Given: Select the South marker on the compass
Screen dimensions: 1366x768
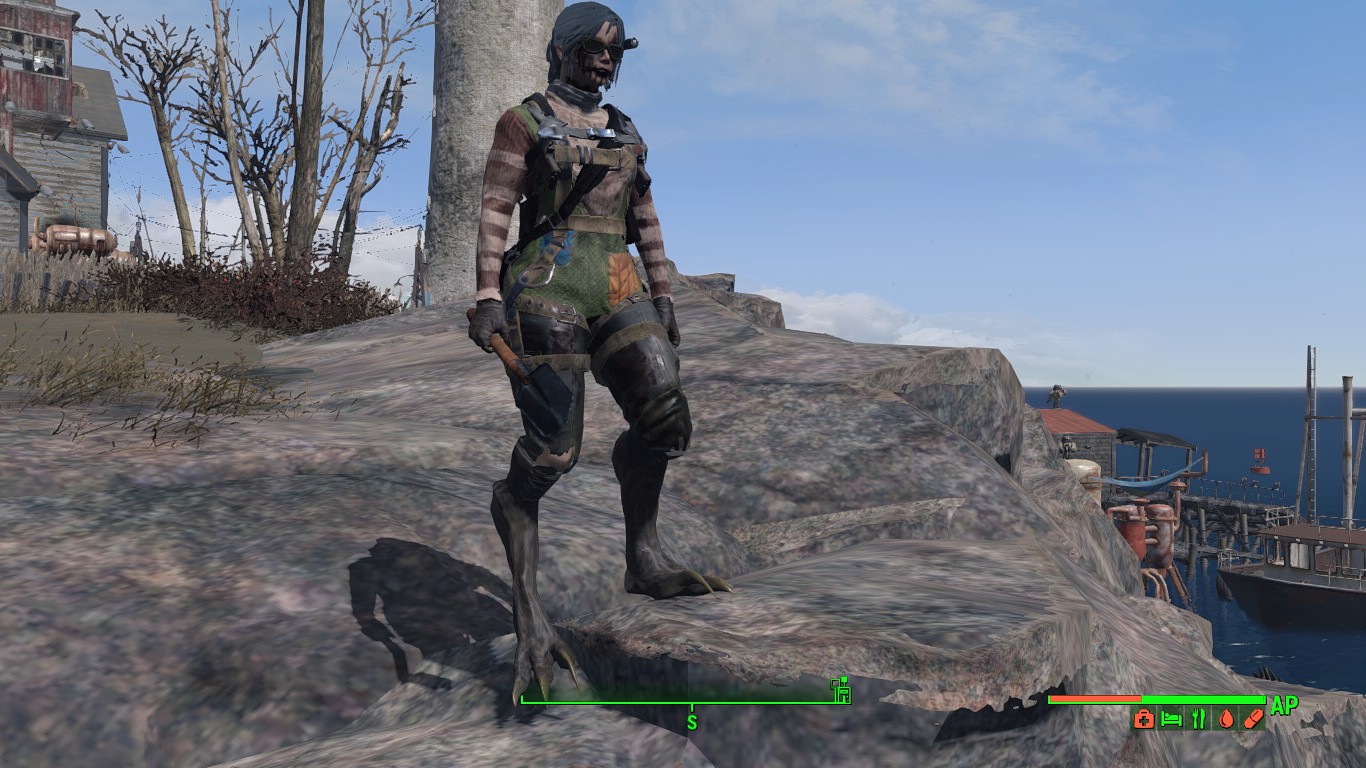Looking at the screenshot, I should pos(691,720).
